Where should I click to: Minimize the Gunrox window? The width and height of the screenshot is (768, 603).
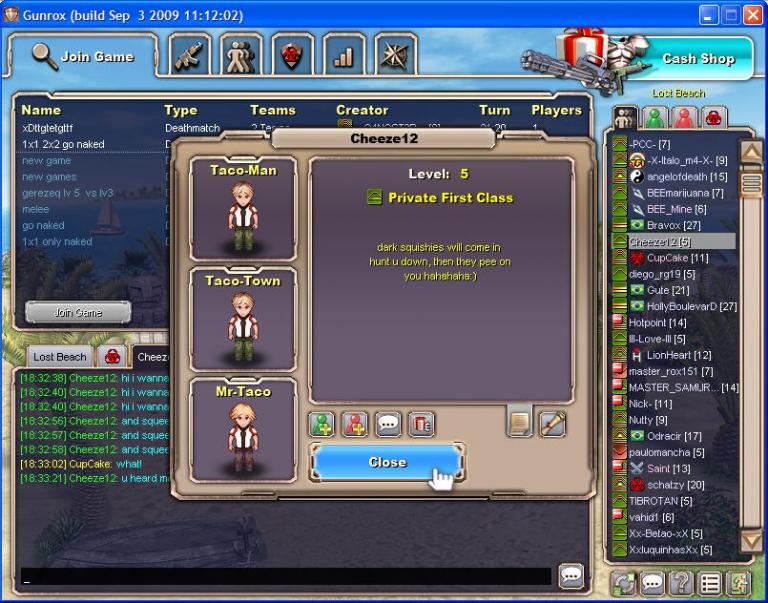coord(707,15)
